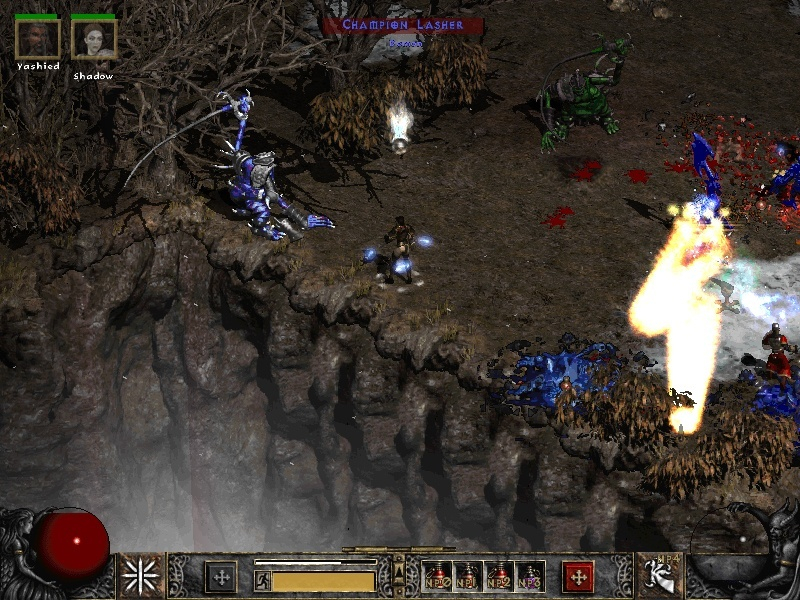800x600 pixels.
Task: Select Yashied's mercenary portrait
Action: (x=38, y=39)
